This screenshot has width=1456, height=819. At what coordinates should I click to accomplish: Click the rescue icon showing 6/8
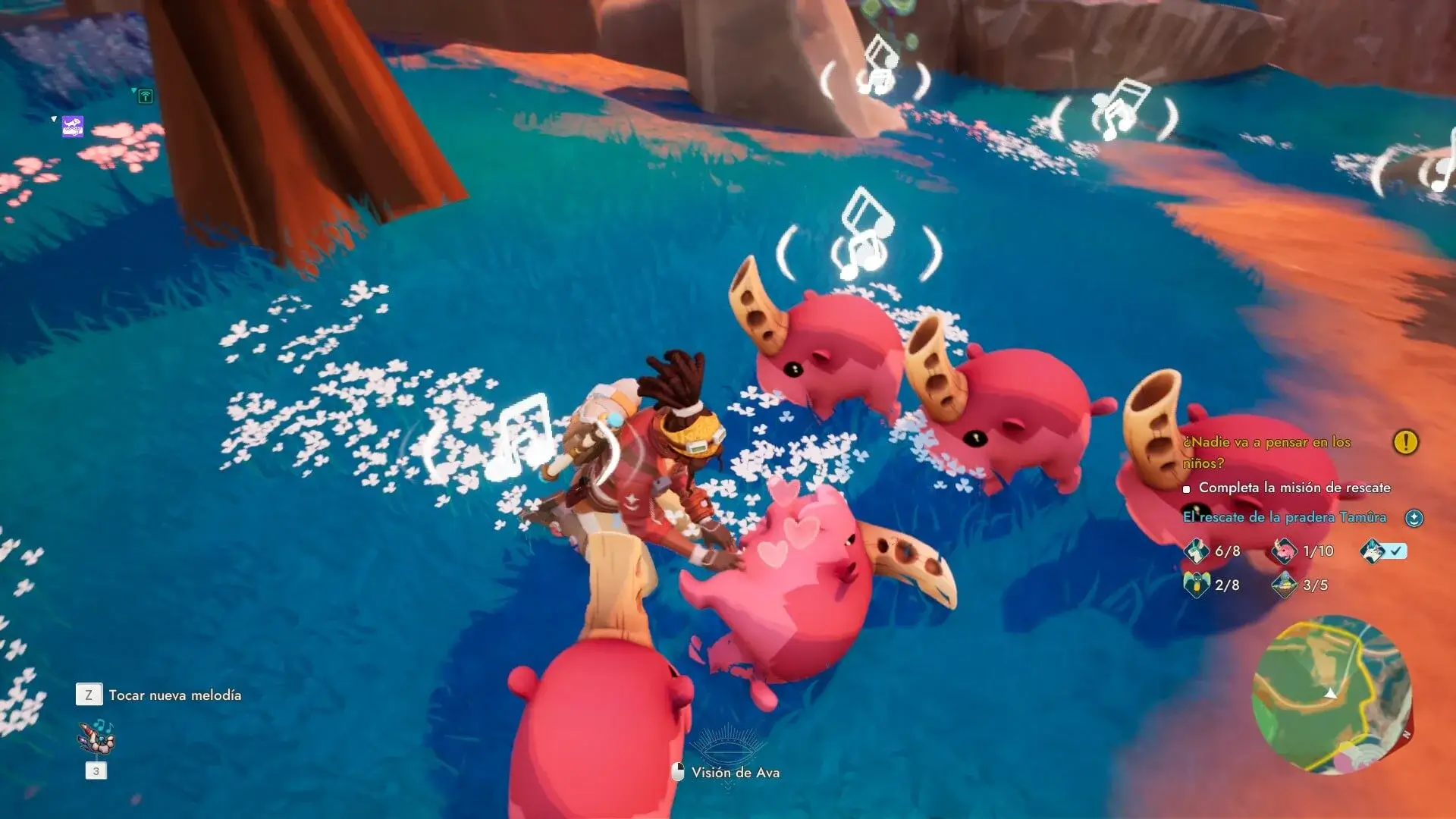coord(1196,551)
